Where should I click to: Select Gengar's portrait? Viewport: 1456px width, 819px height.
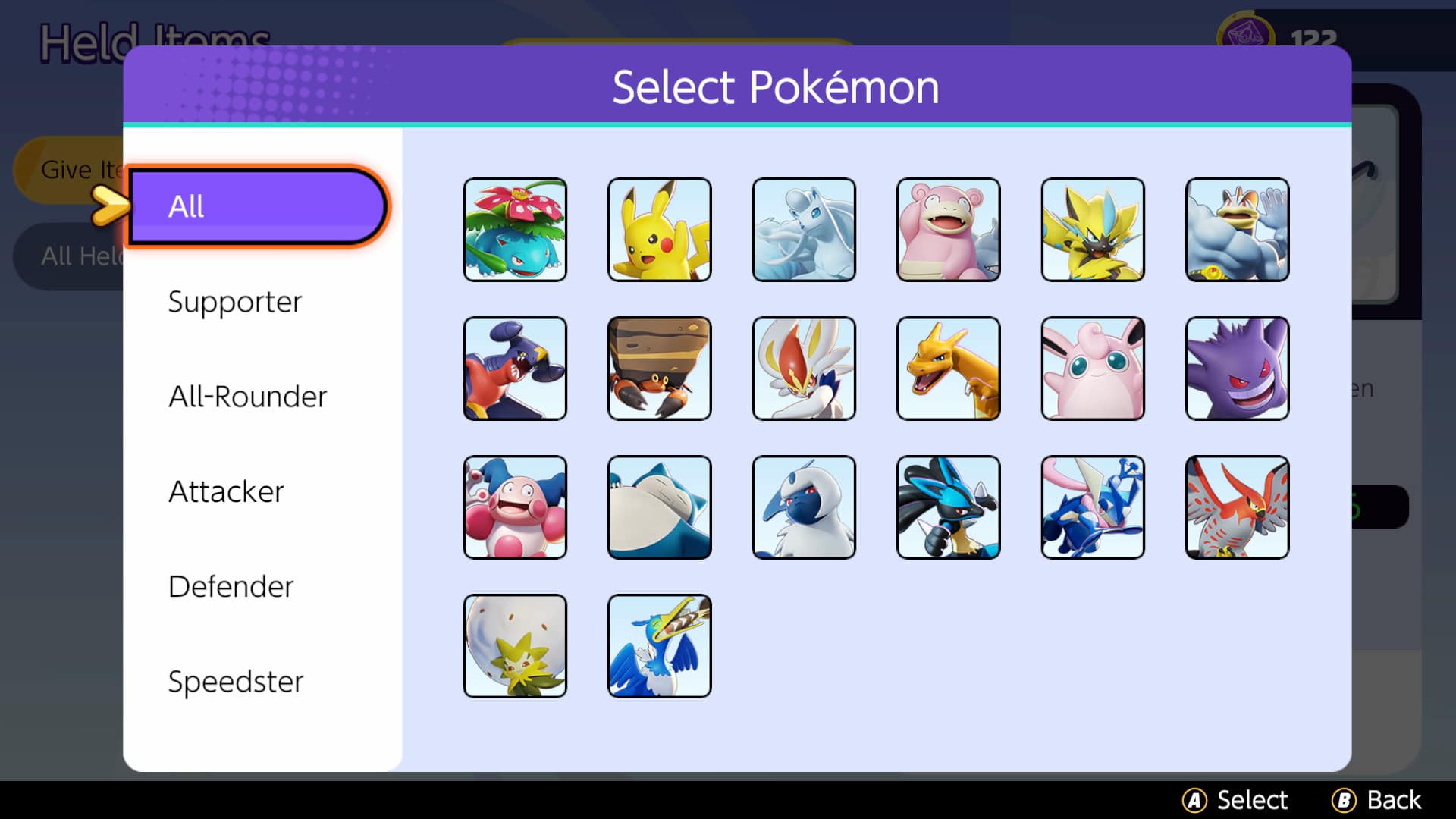(x=1236, y=369)
